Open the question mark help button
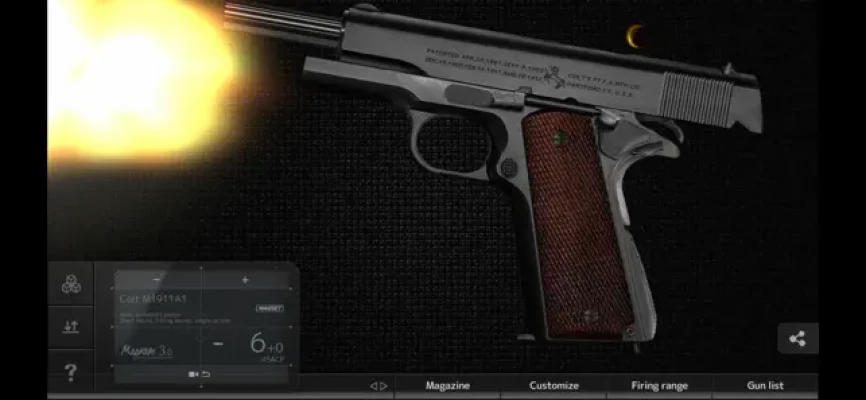 71,373
